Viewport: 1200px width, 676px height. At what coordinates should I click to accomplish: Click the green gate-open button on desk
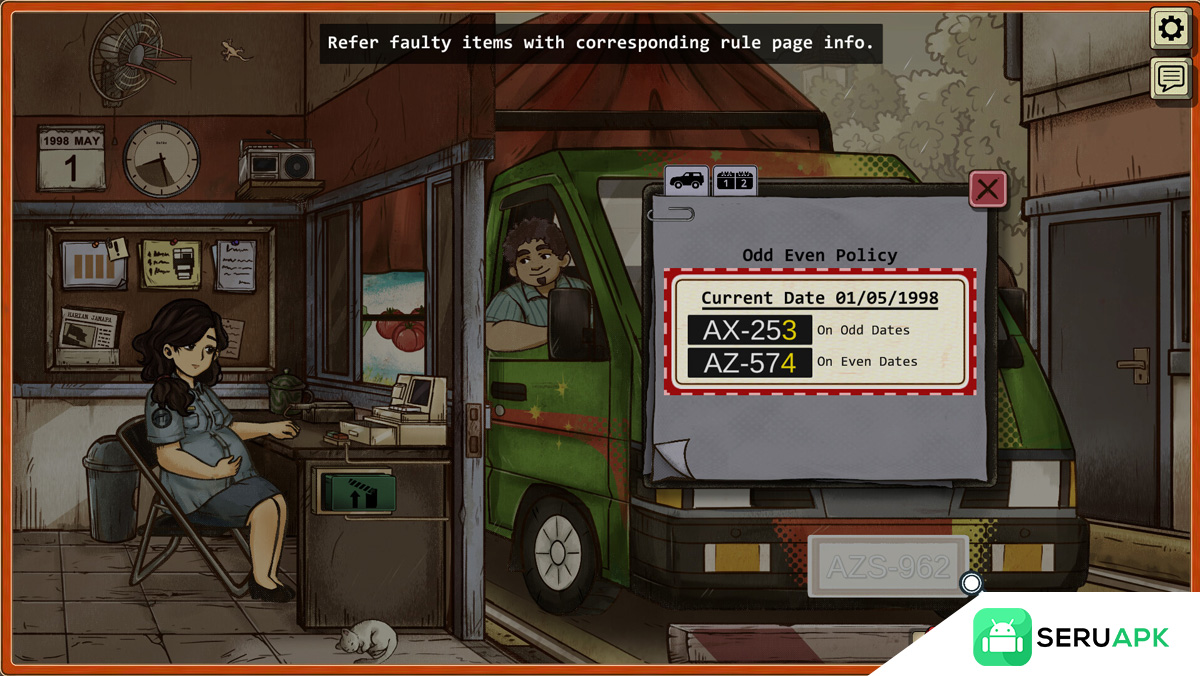[x=358, y=492]
